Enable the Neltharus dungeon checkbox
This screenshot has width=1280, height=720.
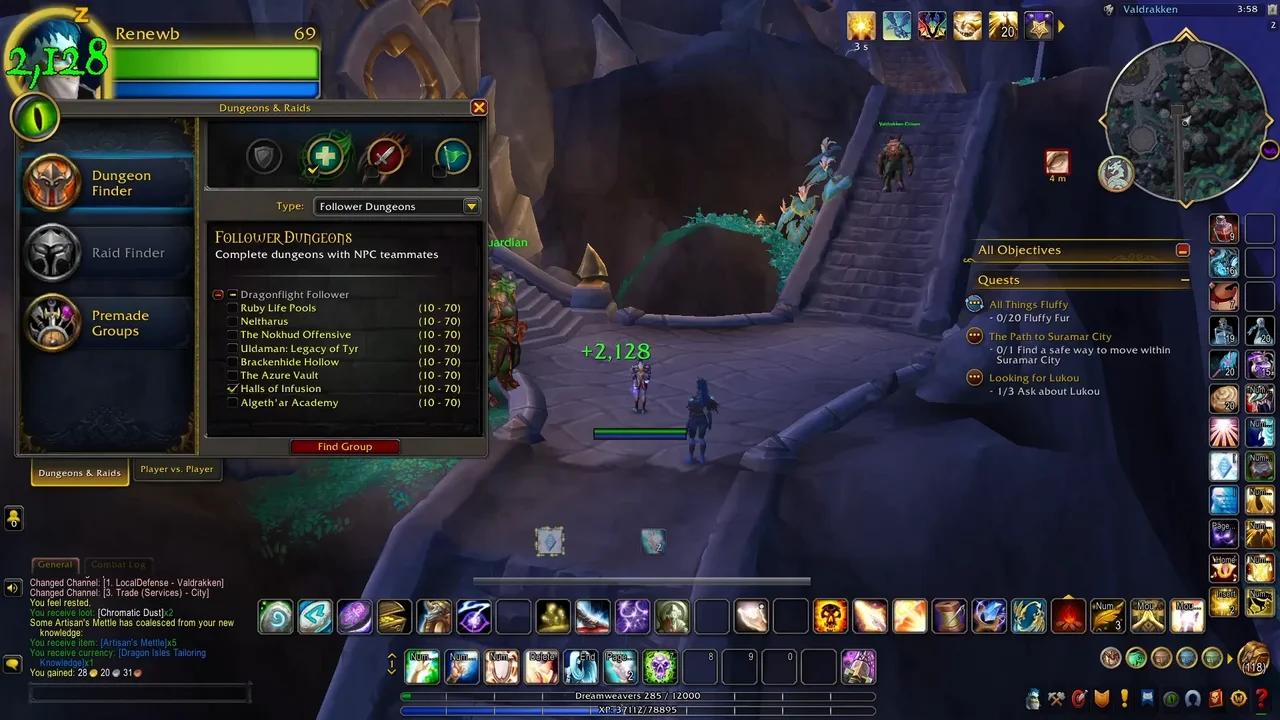(231, 321)
